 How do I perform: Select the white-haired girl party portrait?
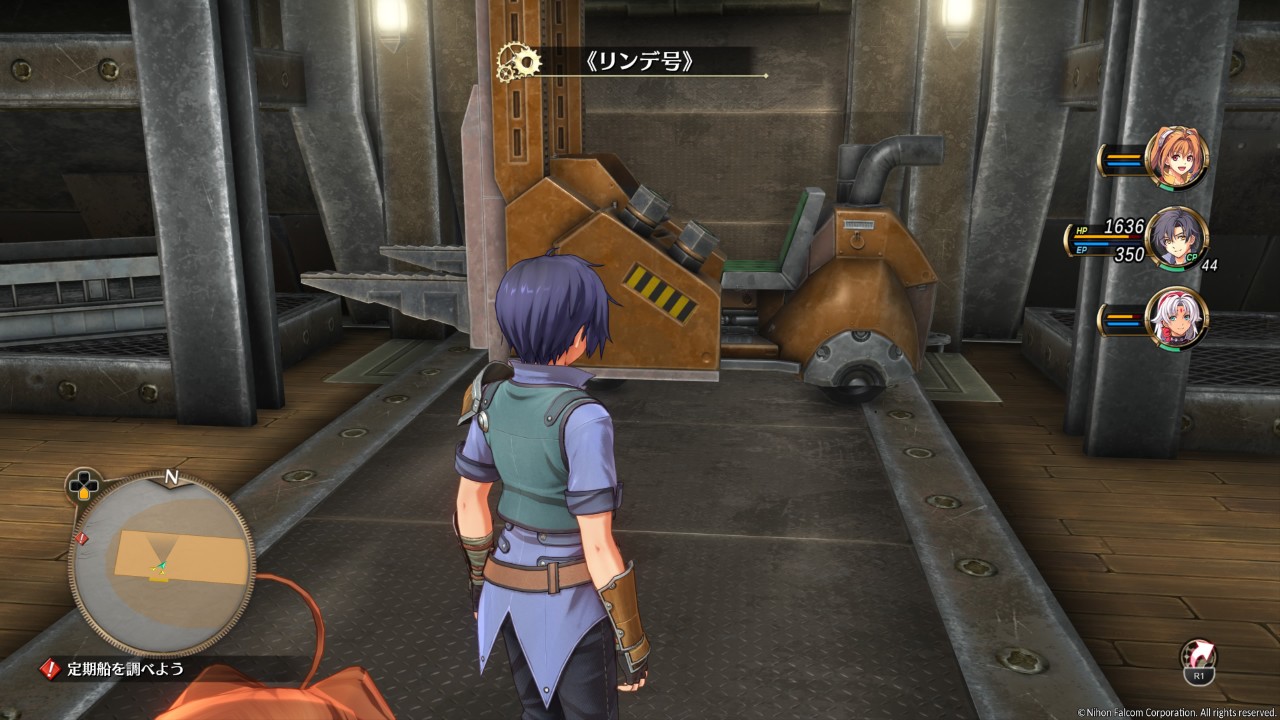point(1177,318)
